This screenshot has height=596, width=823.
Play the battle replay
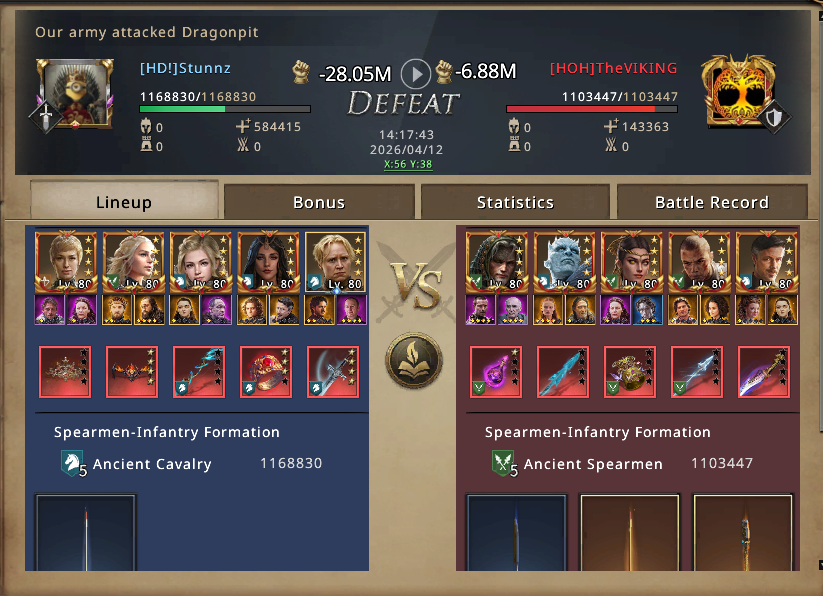coord(416,72)
